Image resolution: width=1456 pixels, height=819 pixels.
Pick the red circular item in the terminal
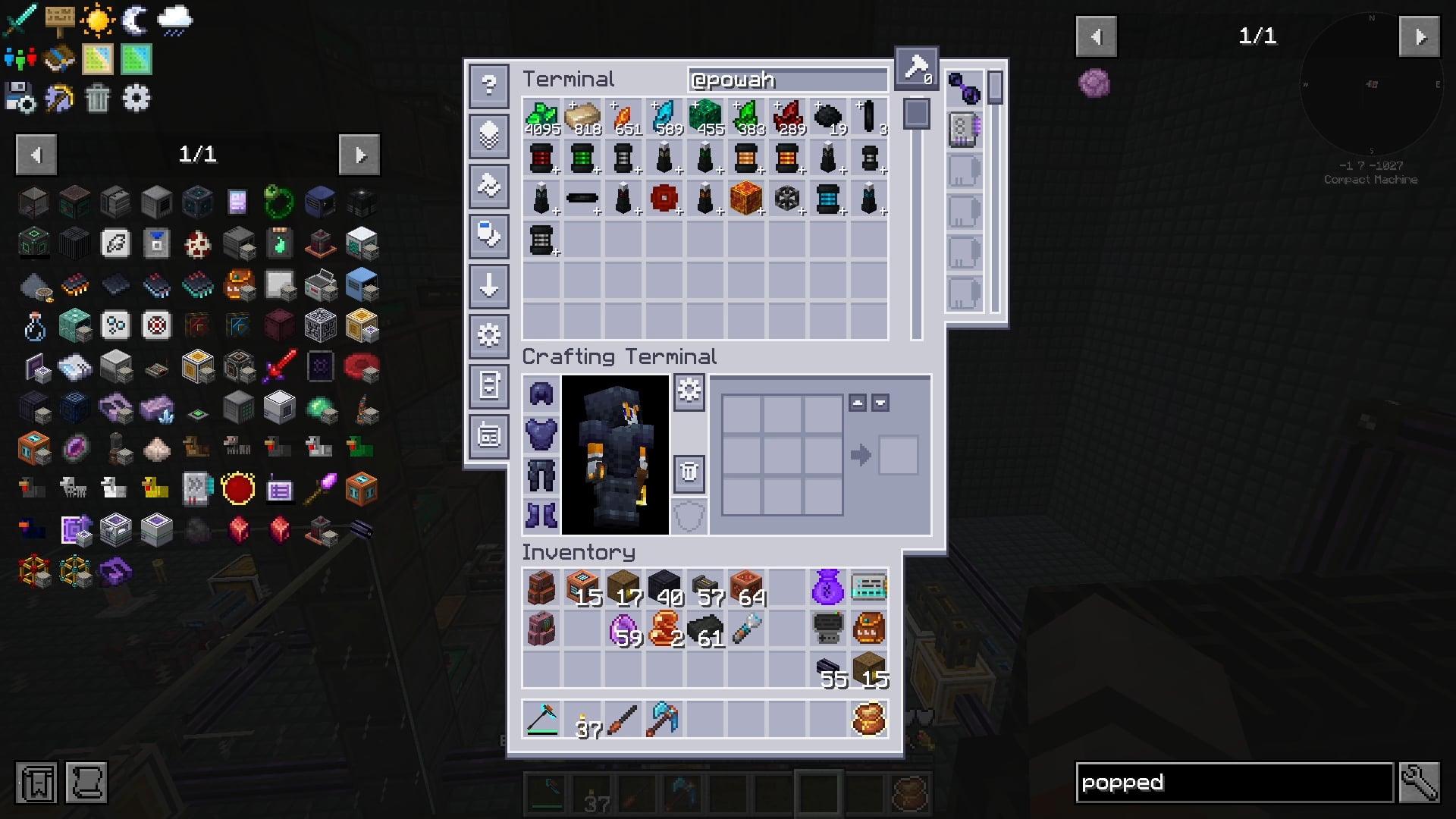click(664, 199)
